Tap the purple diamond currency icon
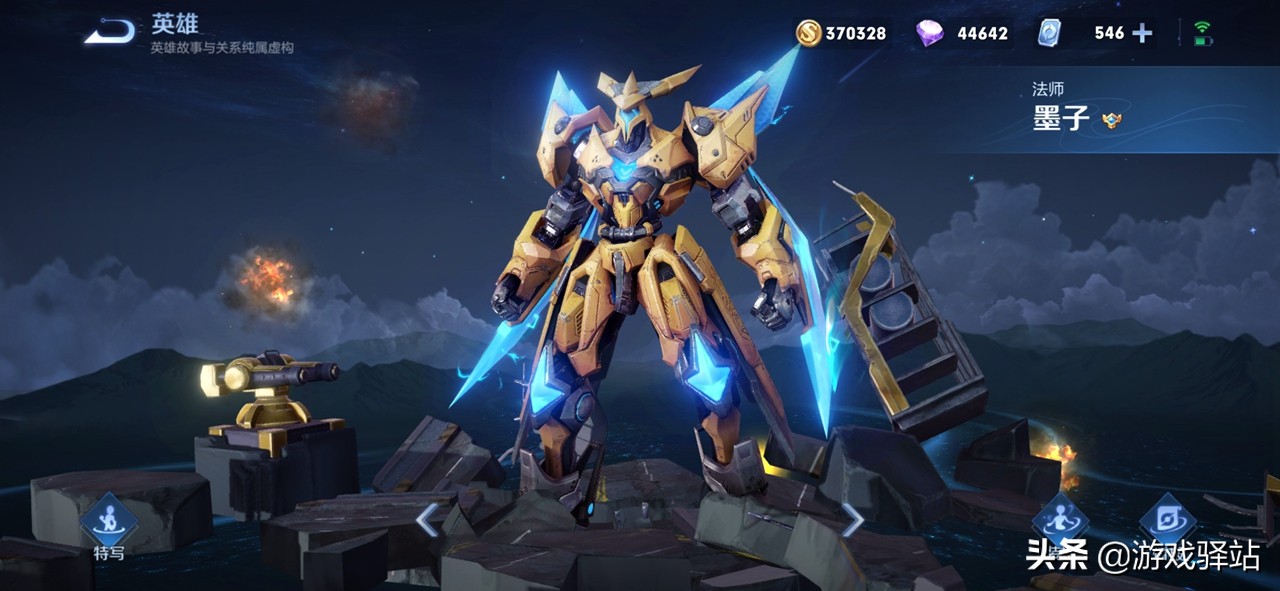The image size is (1280, 591). coord(929,33)
